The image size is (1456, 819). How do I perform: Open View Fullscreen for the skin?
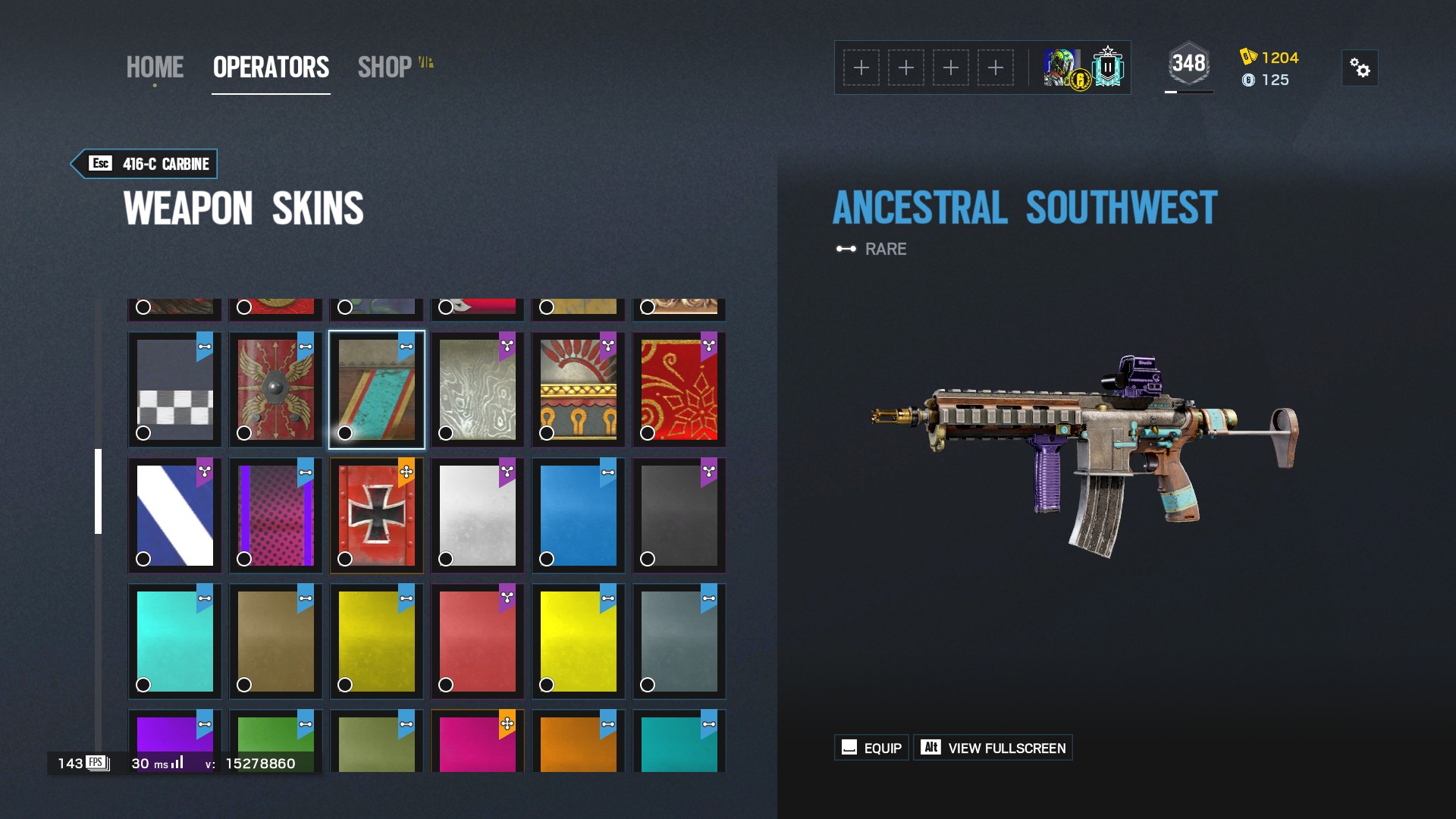[x=993, y=747]
